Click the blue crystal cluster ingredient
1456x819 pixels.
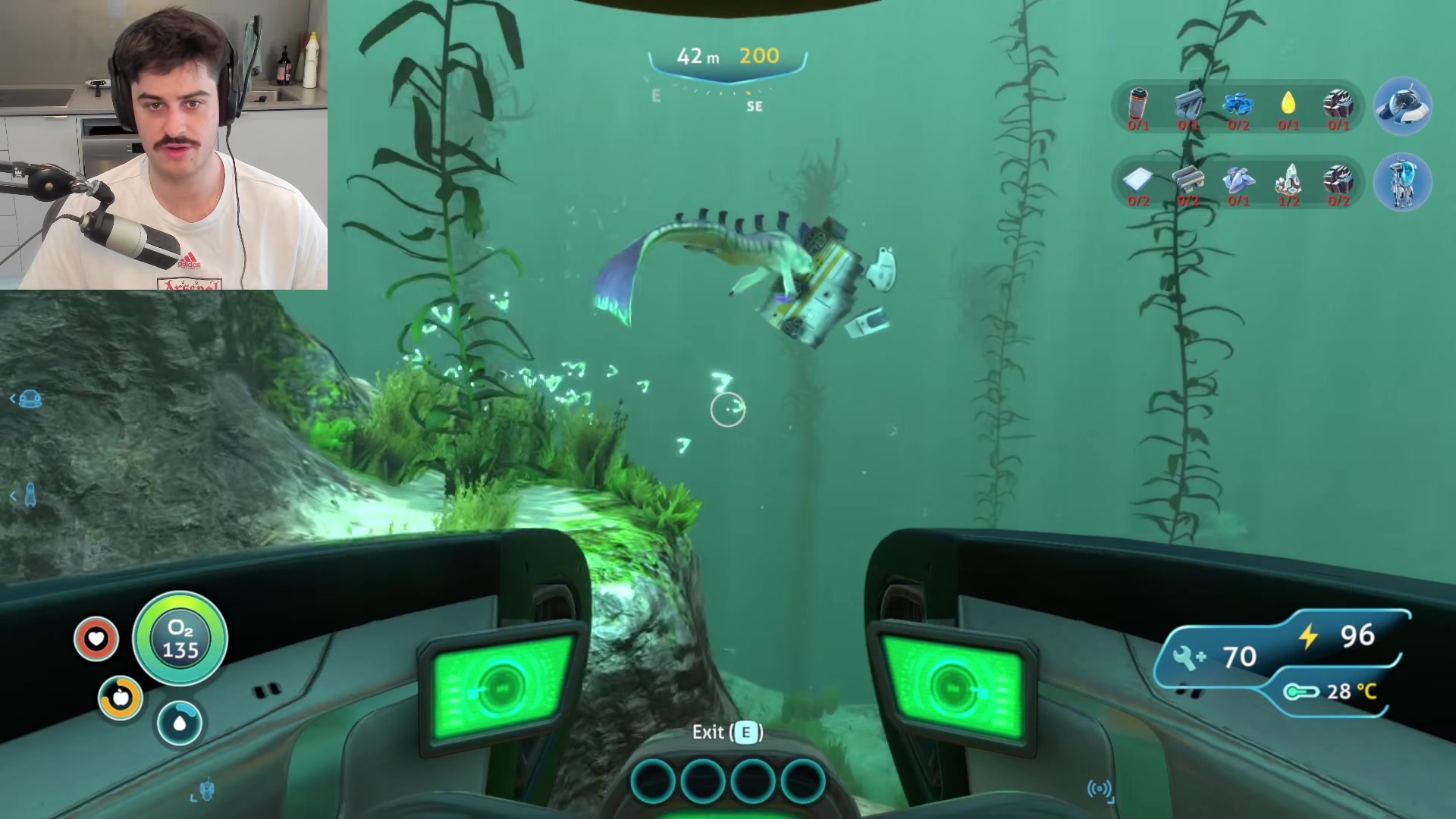[1238, 105]
